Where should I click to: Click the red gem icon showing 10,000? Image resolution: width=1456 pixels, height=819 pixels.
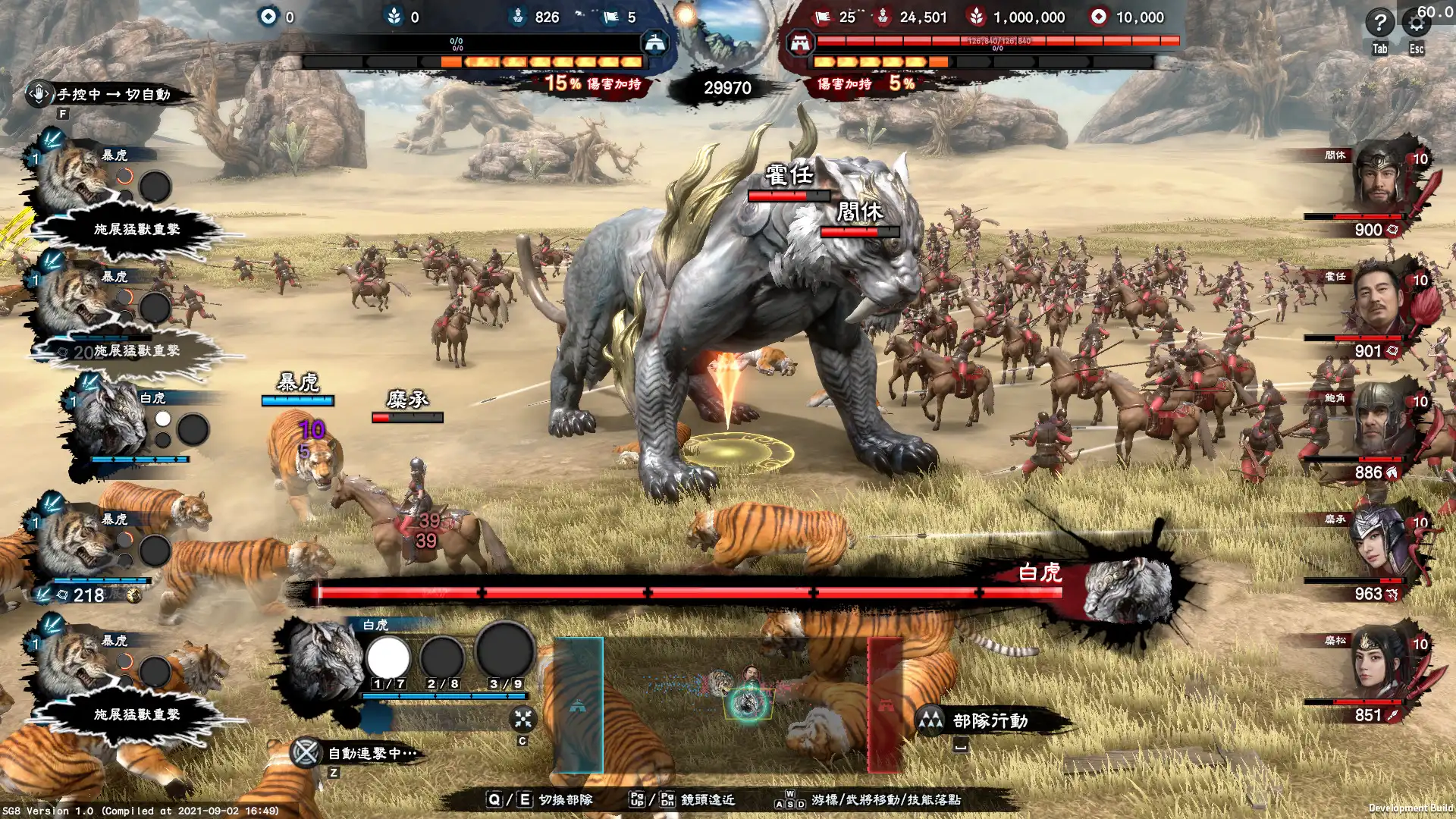coord(1099,16)
